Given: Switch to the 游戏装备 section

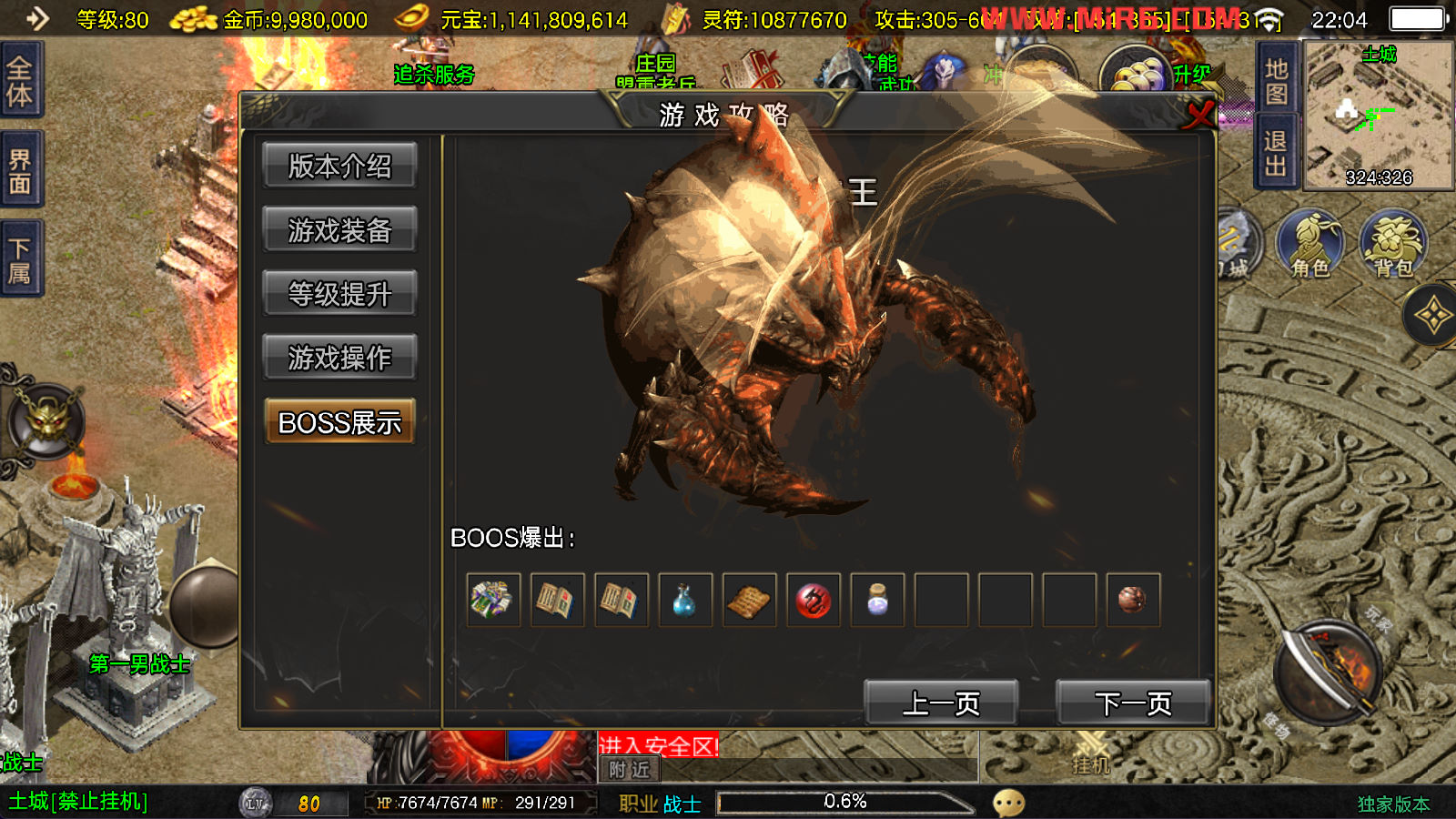Looking at the screenshot, I should coord(339,230).
